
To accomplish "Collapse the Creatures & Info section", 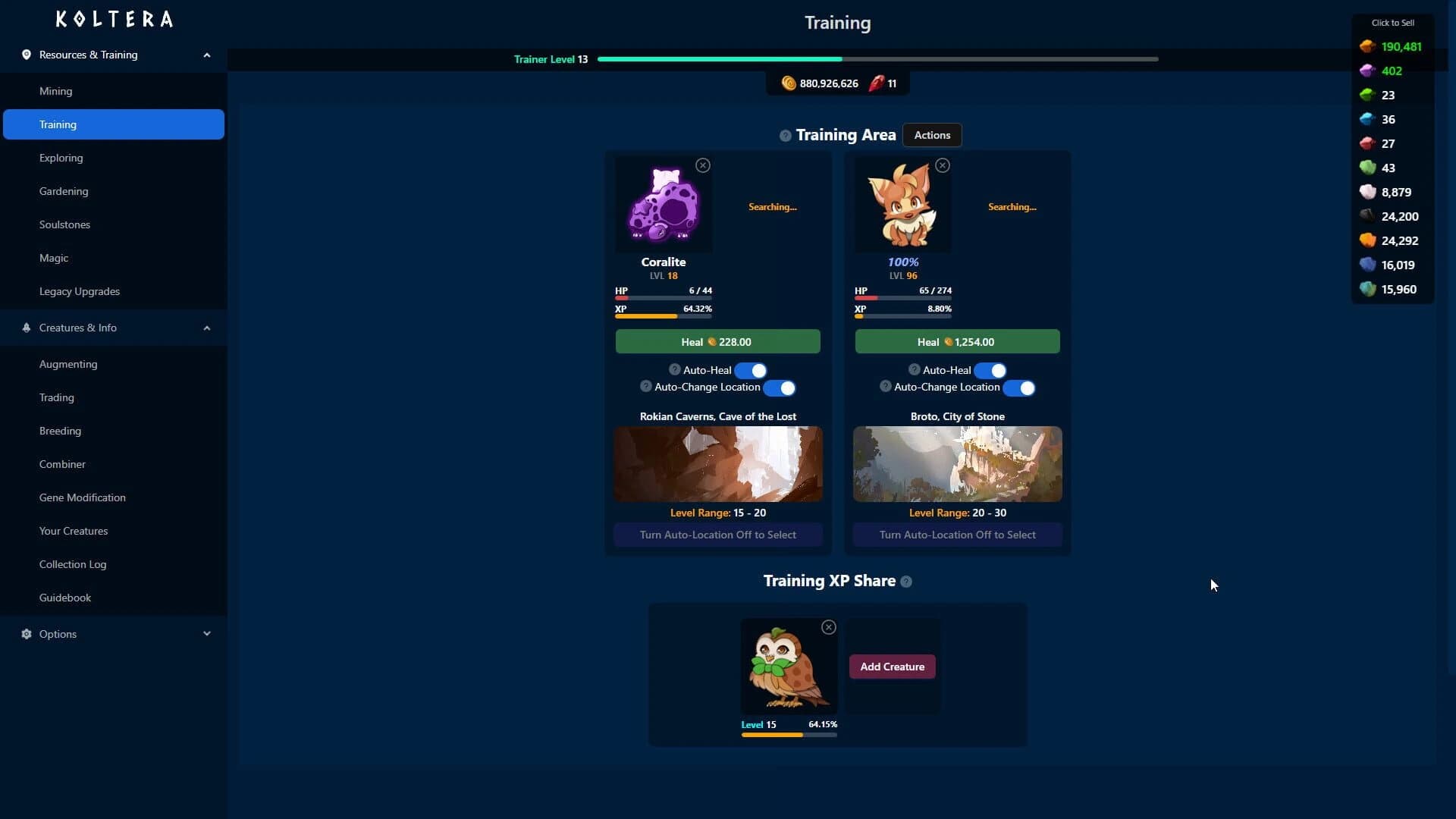I will coord(206,327).
